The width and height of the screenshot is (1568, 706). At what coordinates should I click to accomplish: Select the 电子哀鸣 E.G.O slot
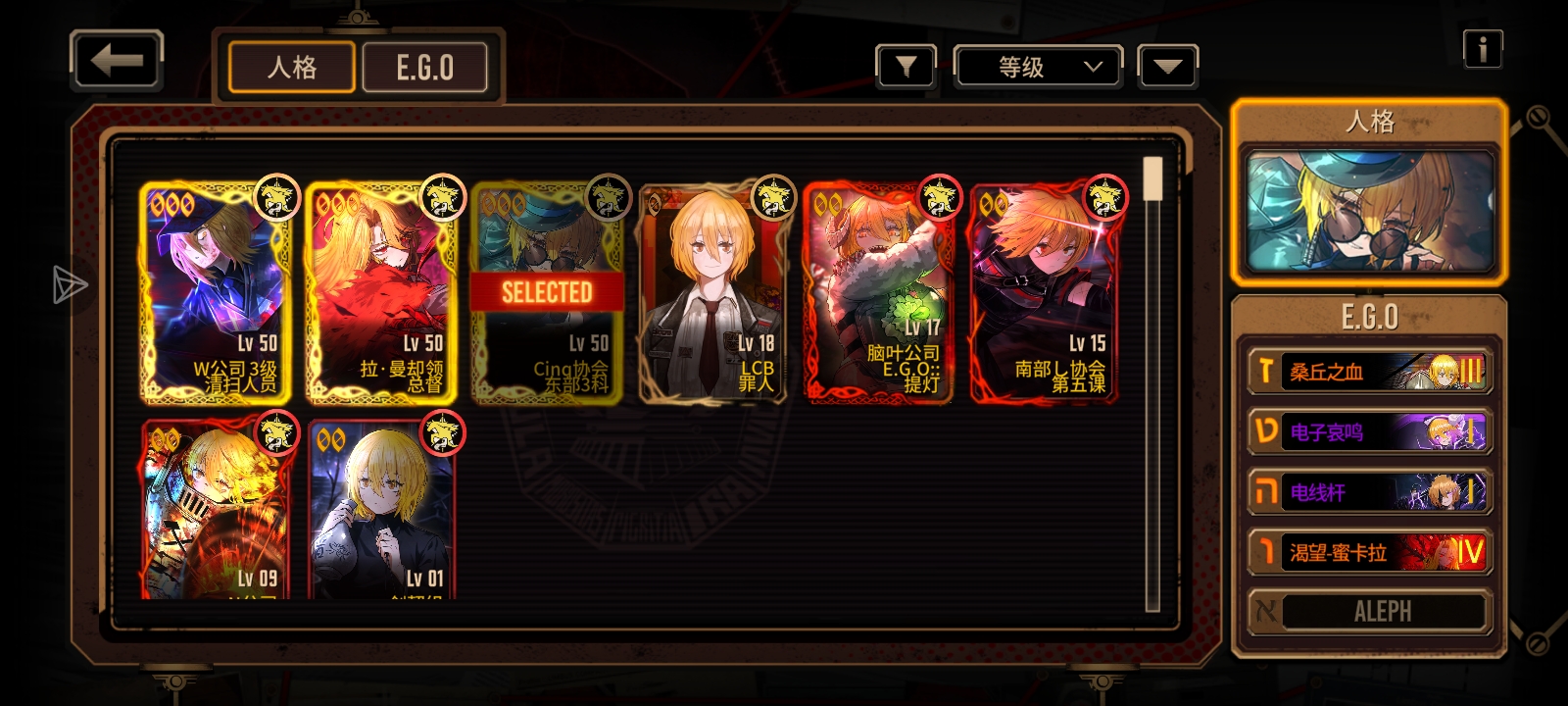click(1369, 432)
